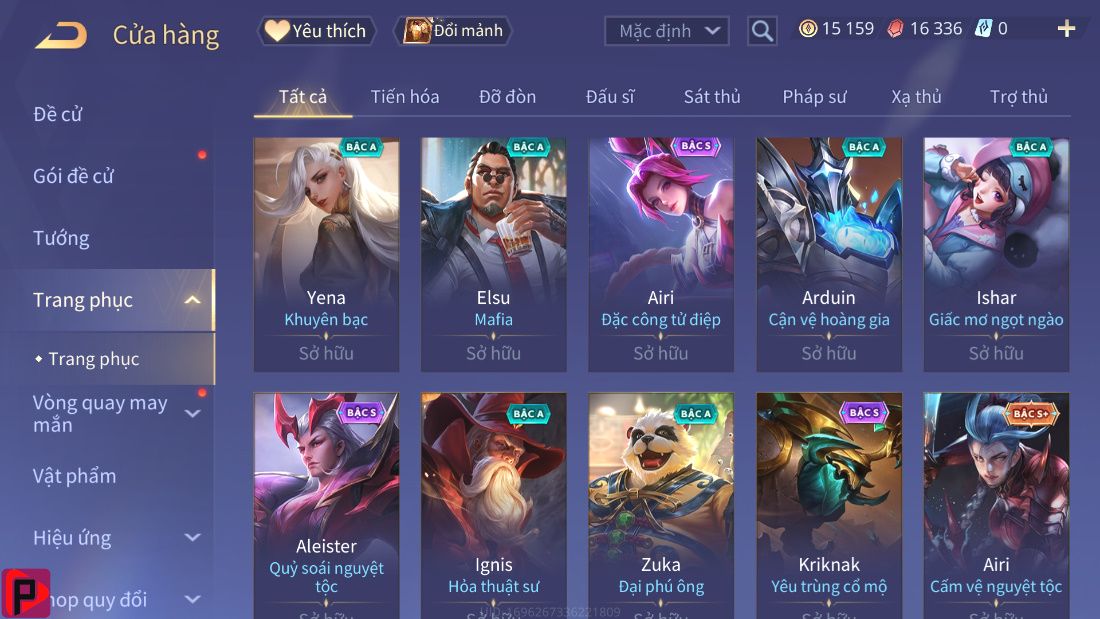1100x619 pixels.
Task: Show the Đỡ đòn skins tab
Action: [x=507, y=97]
